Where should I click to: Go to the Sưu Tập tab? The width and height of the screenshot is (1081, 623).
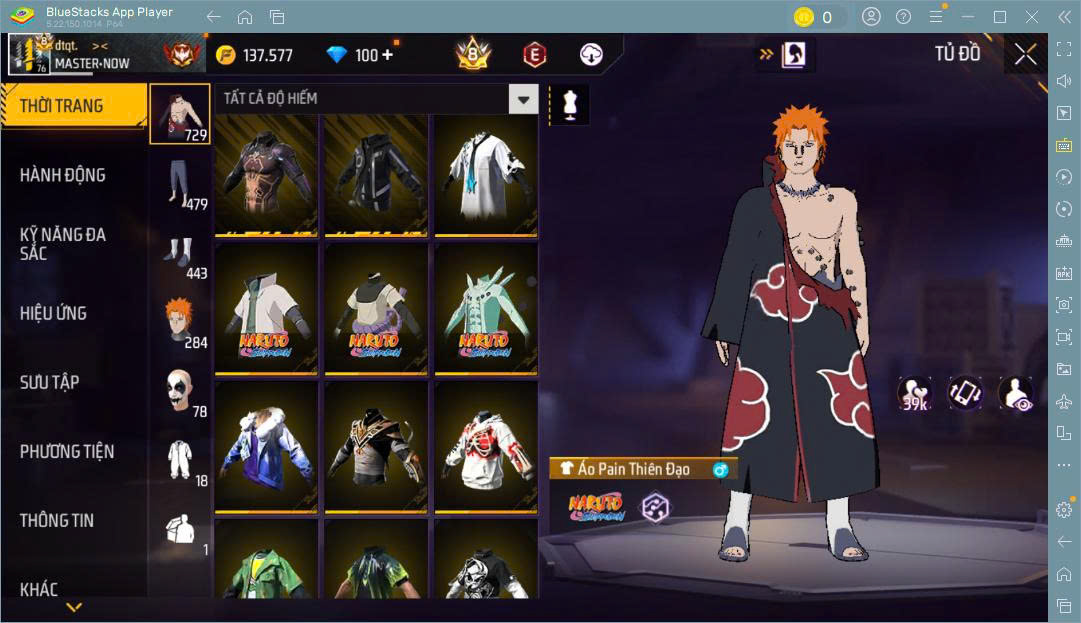(x=49, y=382)
